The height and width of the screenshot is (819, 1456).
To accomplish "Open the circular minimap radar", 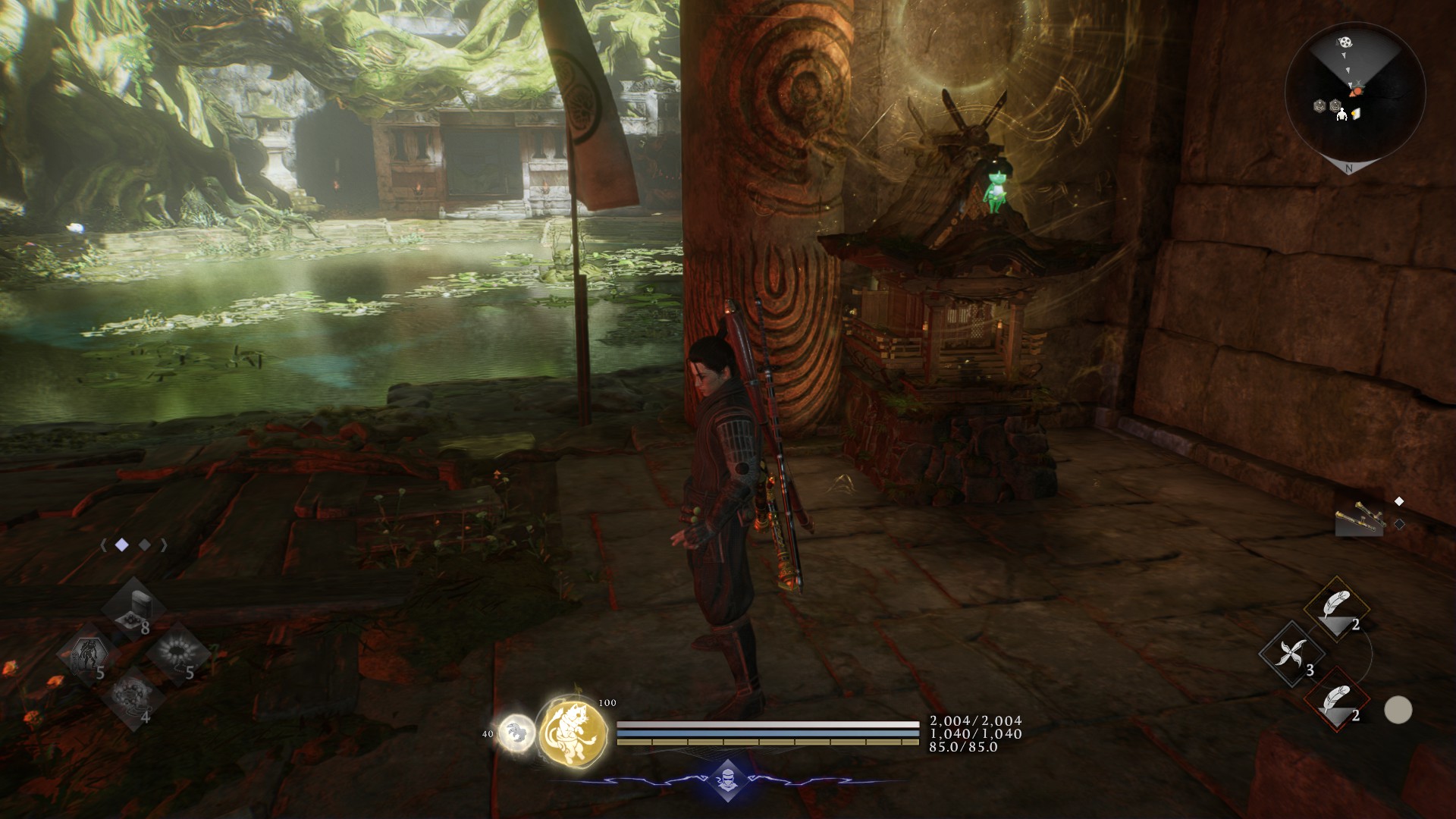I will coord(1355,94).
